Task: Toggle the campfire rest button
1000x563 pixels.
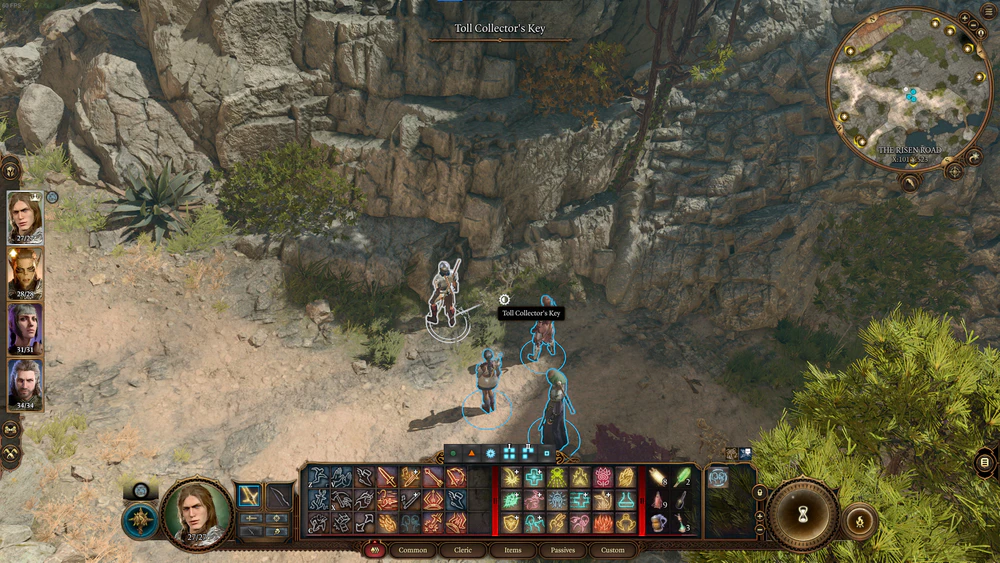Action: pyautogui.click(x=859, y=521)
